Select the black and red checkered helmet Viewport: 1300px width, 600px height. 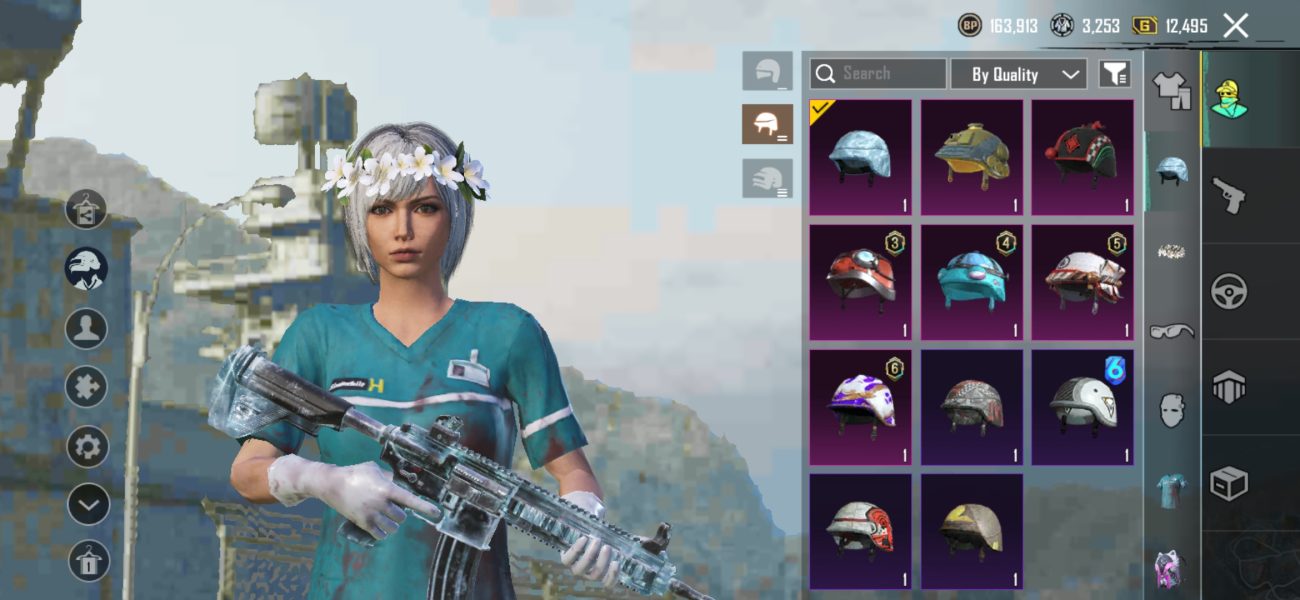(x=1082, y=157)
